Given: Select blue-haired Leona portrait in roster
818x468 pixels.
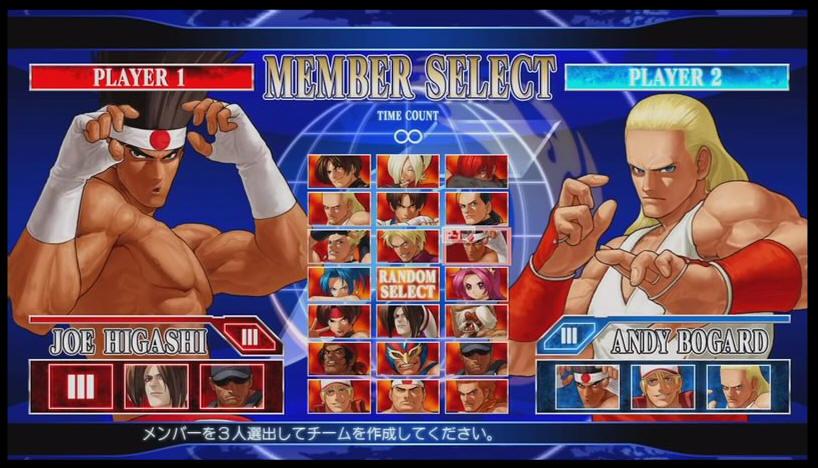Looking at the screenshot, I should [339, 283].
